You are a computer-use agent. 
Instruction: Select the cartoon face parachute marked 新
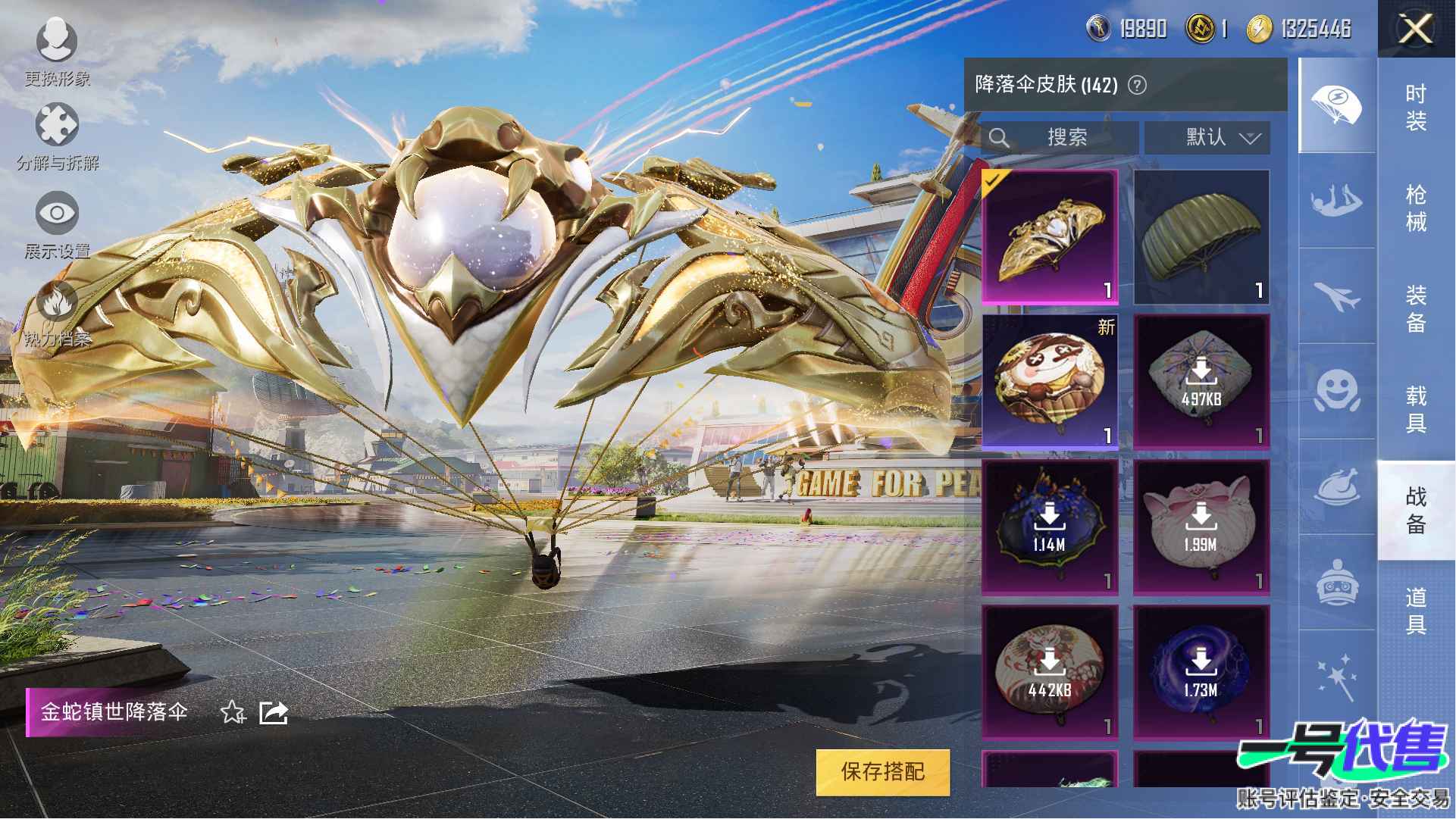(1050, 382)
